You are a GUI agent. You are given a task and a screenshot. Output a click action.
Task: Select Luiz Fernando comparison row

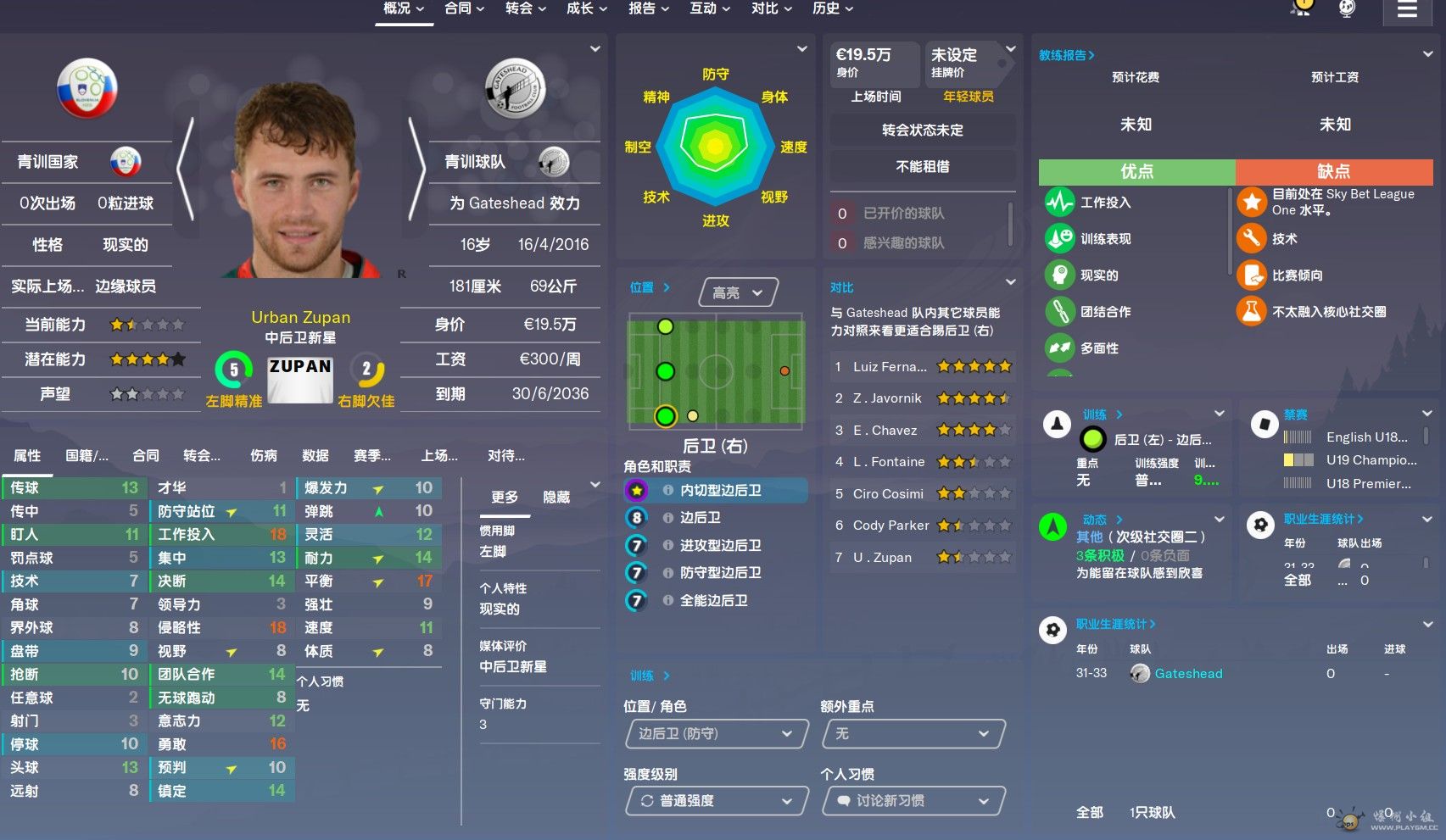pyautogui.click(x=922, y=367)
